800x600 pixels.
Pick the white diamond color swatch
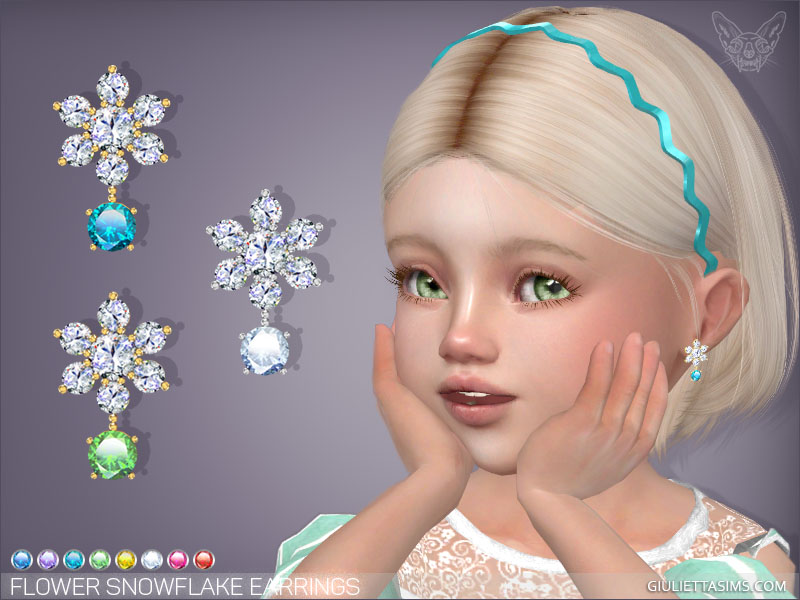coord(150,558)
